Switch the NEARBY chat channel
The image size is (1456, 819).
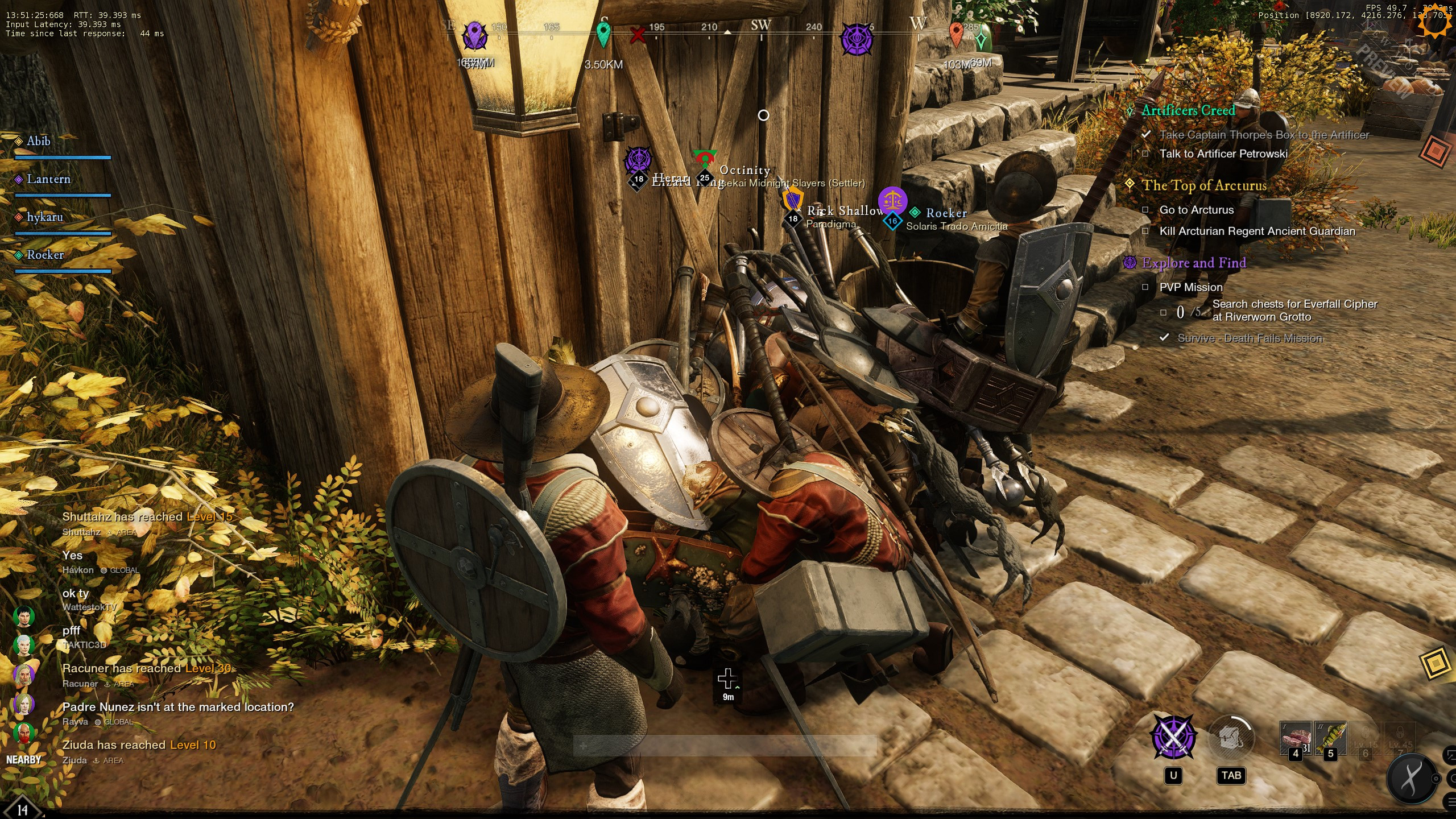[23, 760]
